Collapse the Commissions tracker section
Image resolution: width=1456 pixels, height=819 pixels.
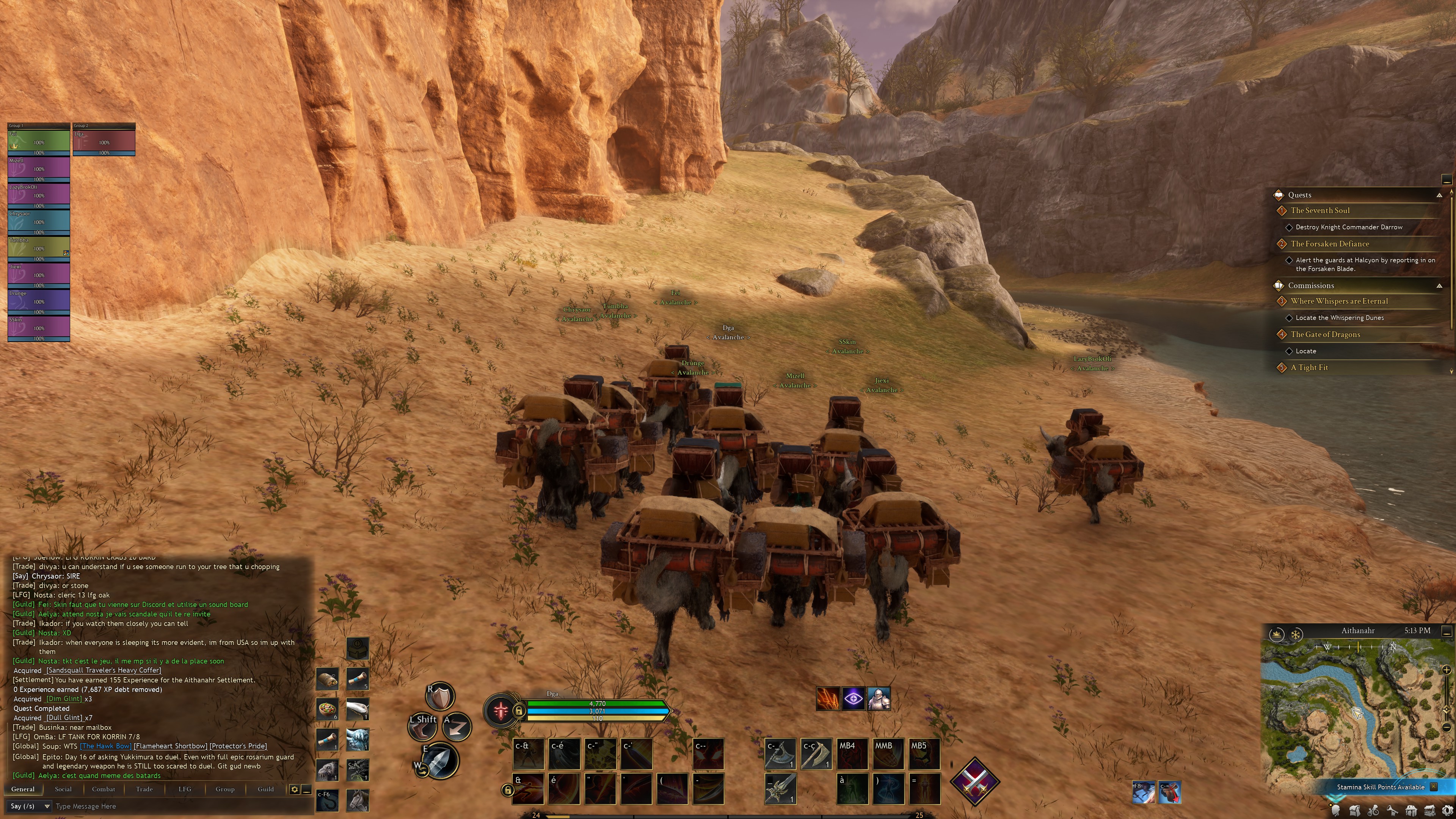(1439, 286)
